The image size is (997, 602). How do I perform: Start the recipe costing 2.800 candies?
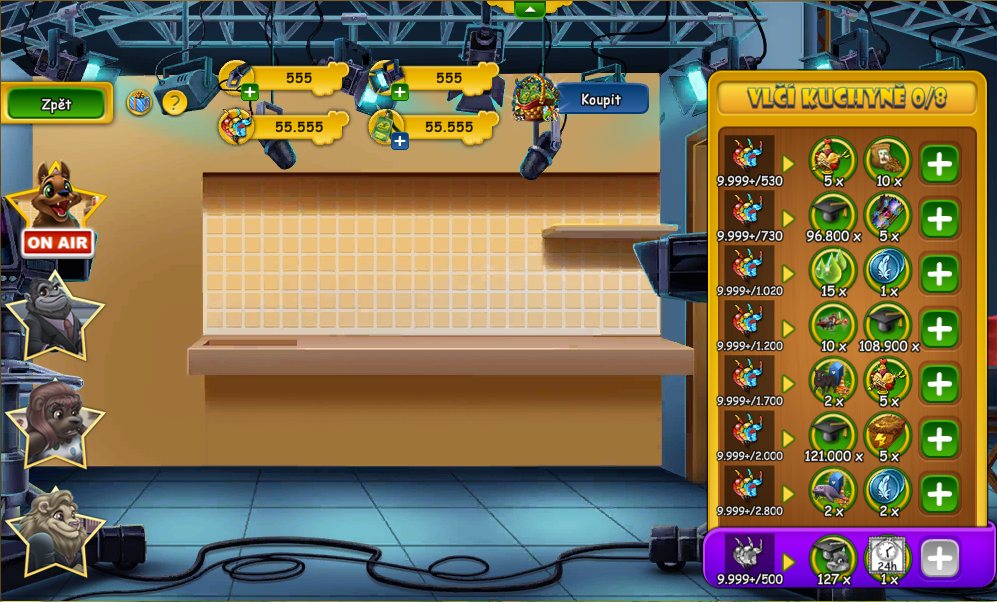[x=939, y=494]
